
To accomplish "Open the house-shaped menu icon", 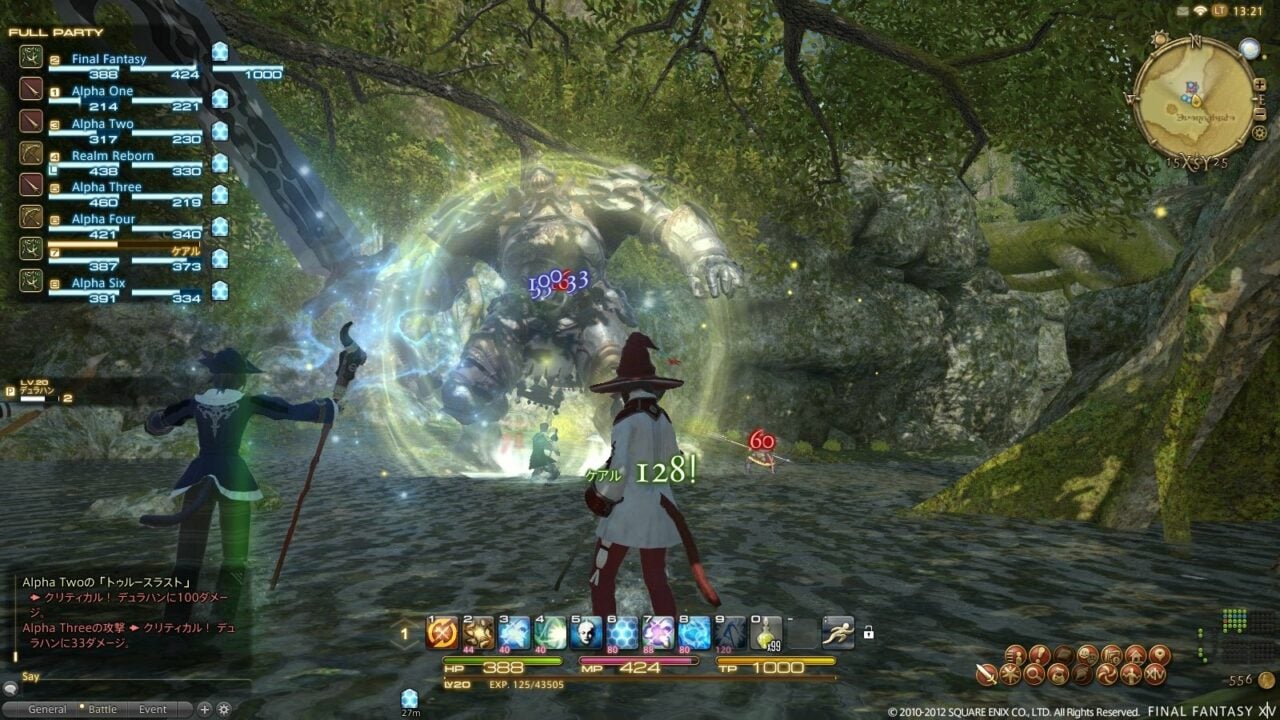I will coord(1136,655).
